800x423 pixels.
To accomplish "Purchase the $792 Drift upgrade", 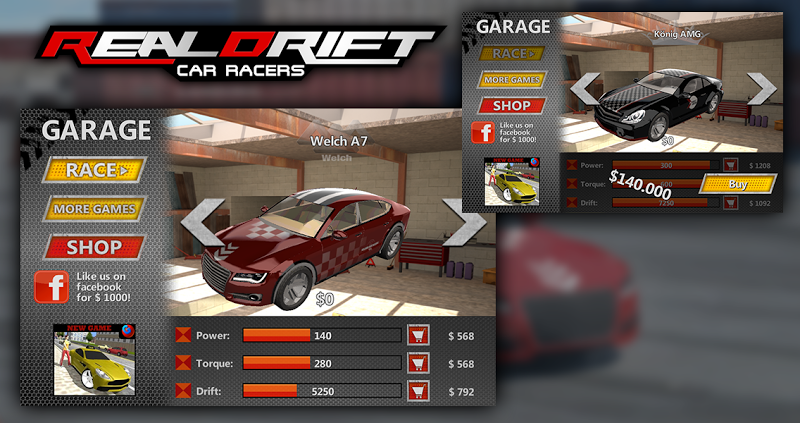I will pyautogui.click(x=418, y=390).
